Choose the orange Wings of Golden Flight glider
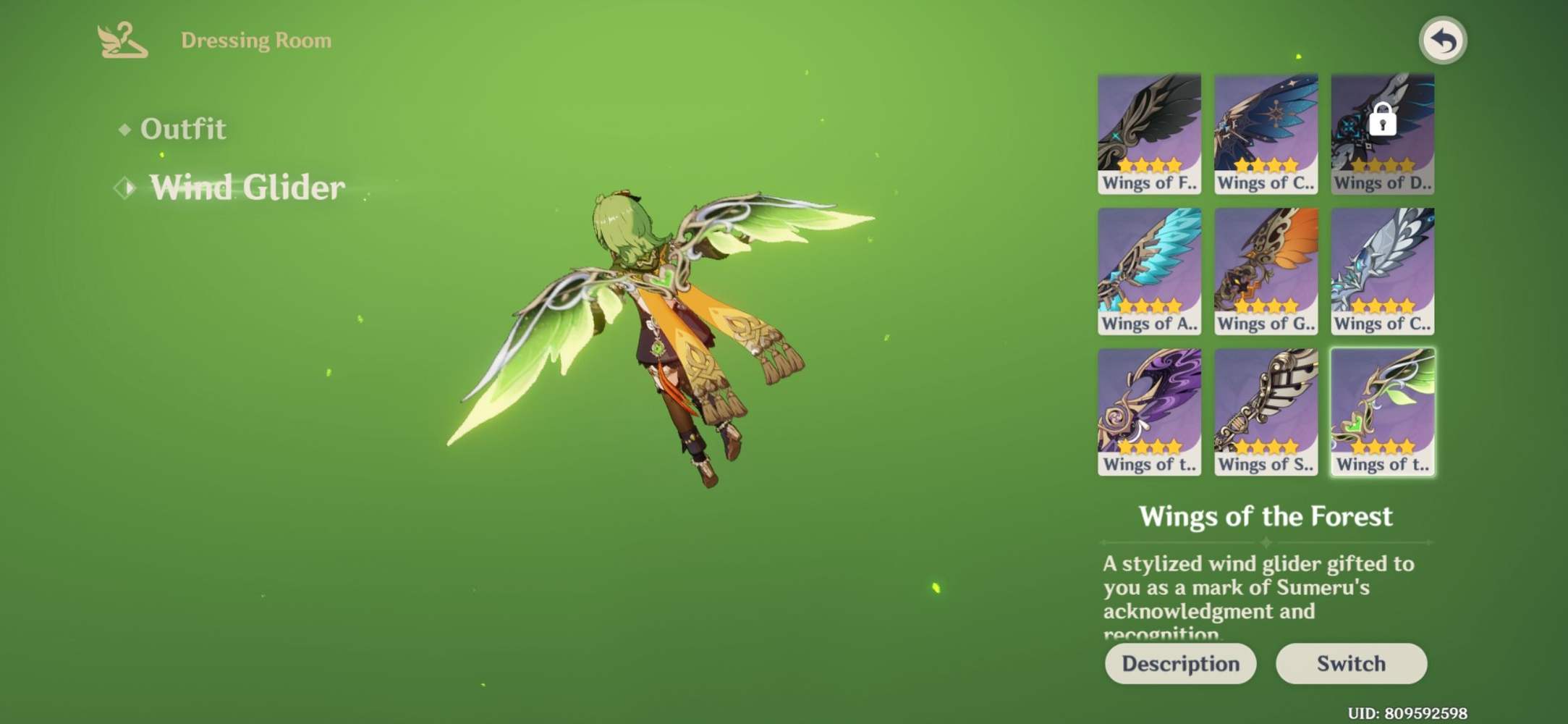The height and width of the screenshot is (724, 1568). tap(1266, 268)
